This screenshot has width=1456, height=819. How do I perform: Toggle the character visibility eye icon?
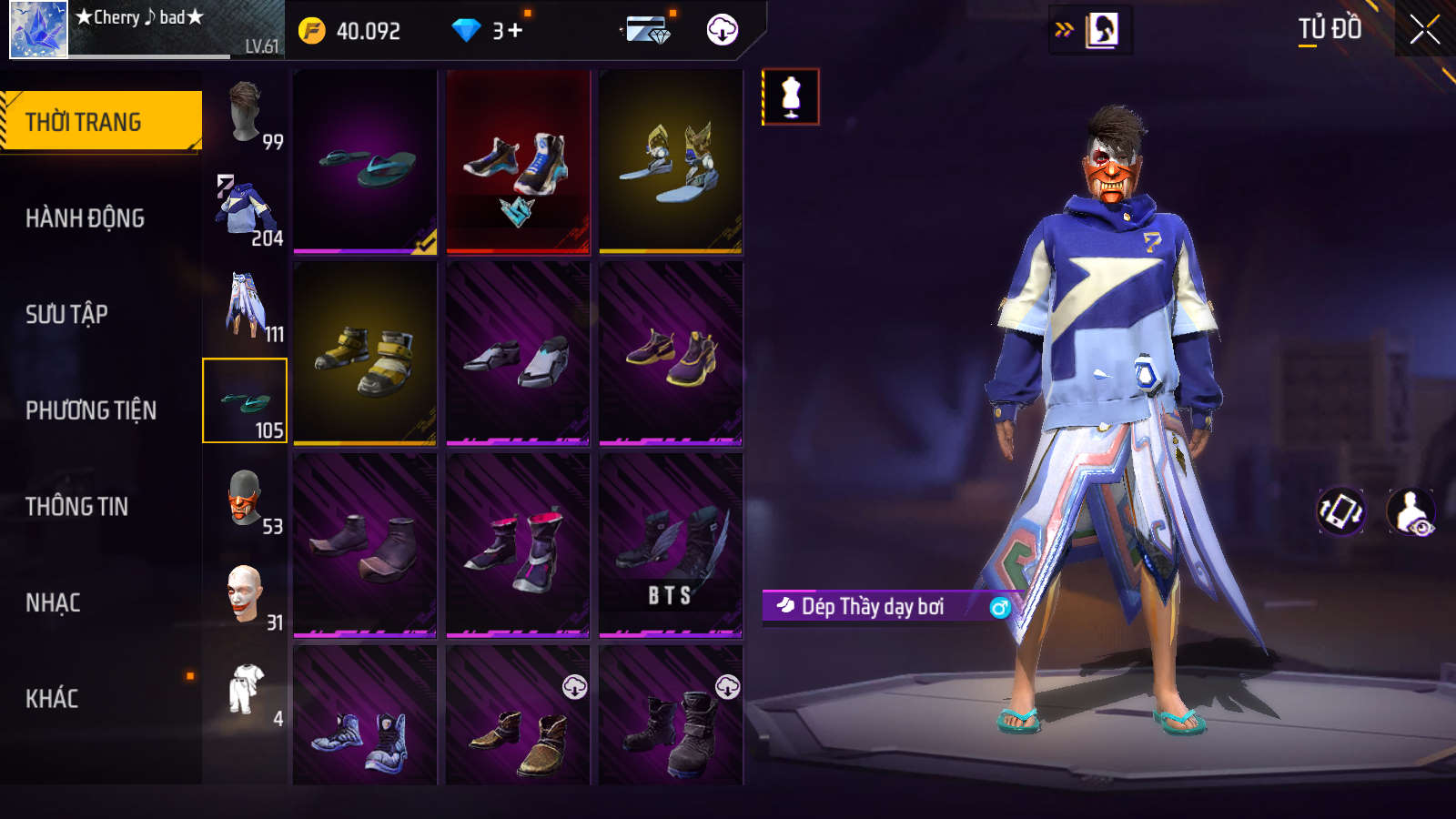pyautogui.click(x=1410, y=511)
